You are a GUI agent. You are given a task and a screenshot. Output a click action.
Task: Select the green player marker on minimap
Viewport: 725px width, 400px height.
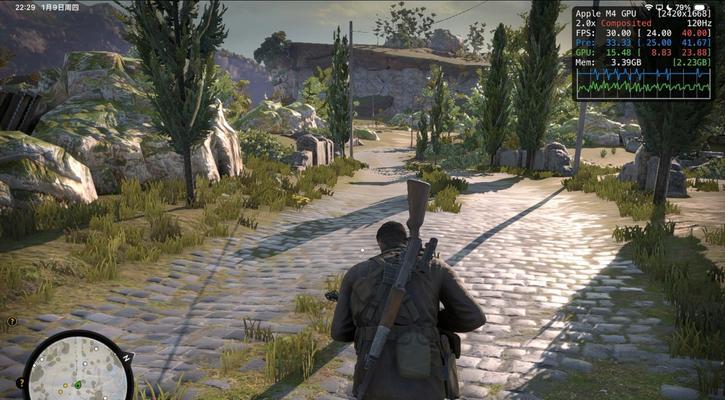(x=77, y=384)
